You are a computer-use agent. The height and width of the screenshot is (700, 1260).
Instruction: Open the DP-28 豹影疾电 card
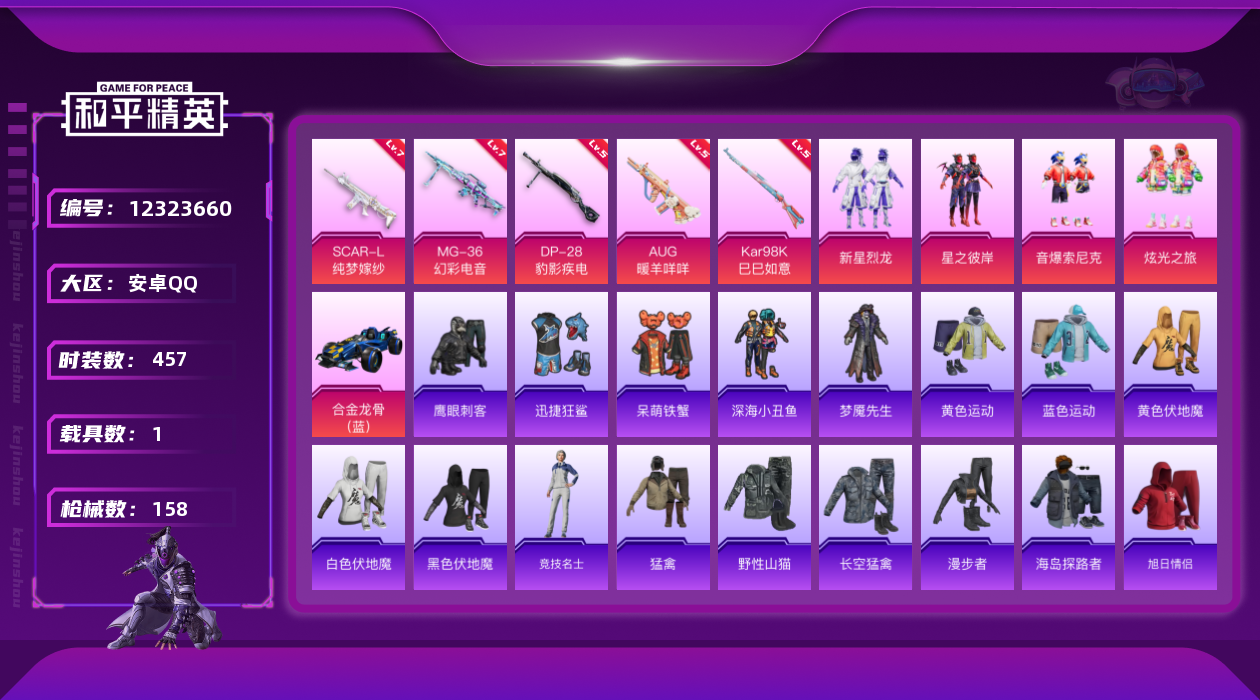561,211
